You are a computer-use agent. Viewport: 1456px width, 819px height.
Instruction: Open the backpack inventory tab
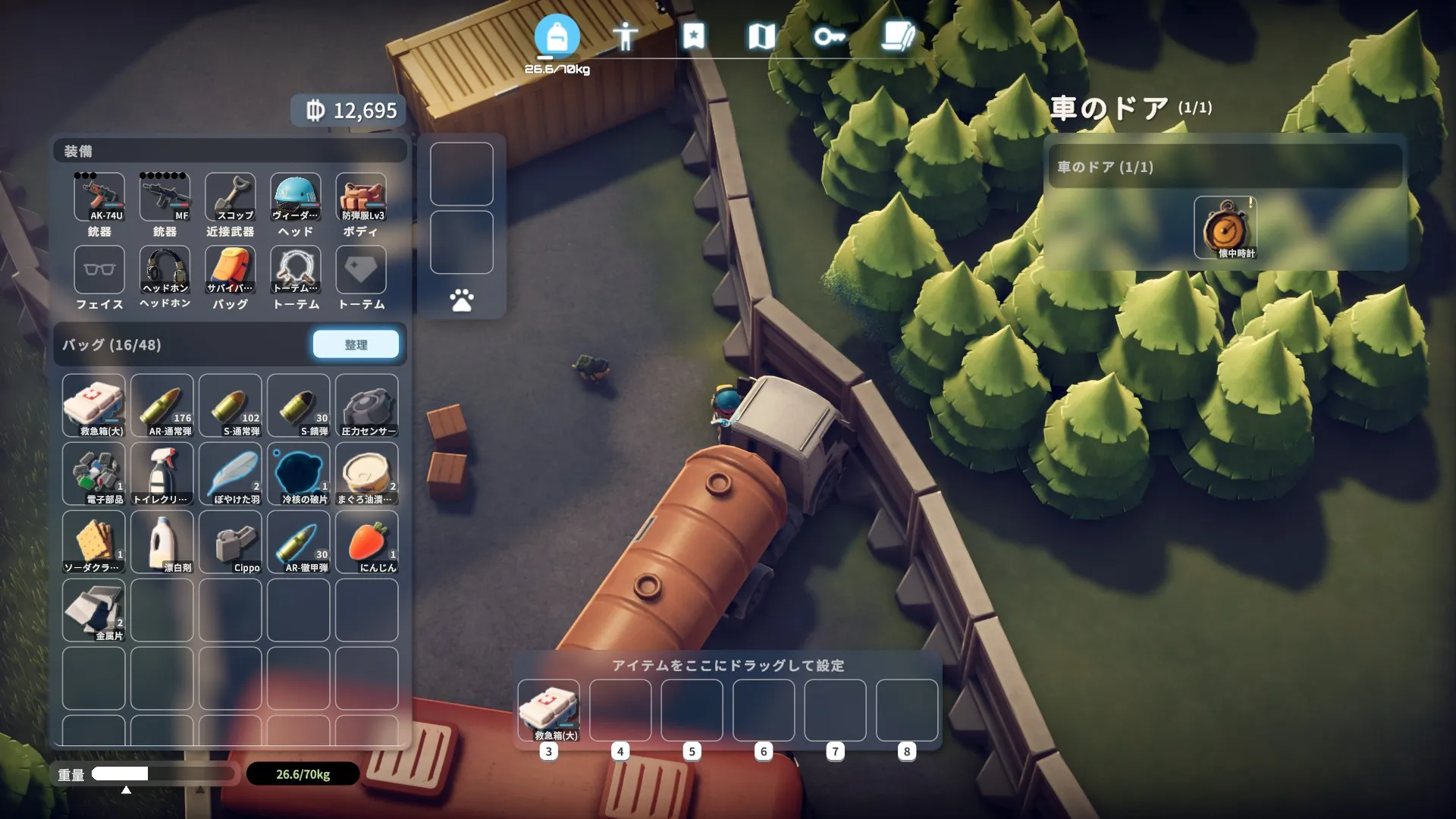coord(557,36)
